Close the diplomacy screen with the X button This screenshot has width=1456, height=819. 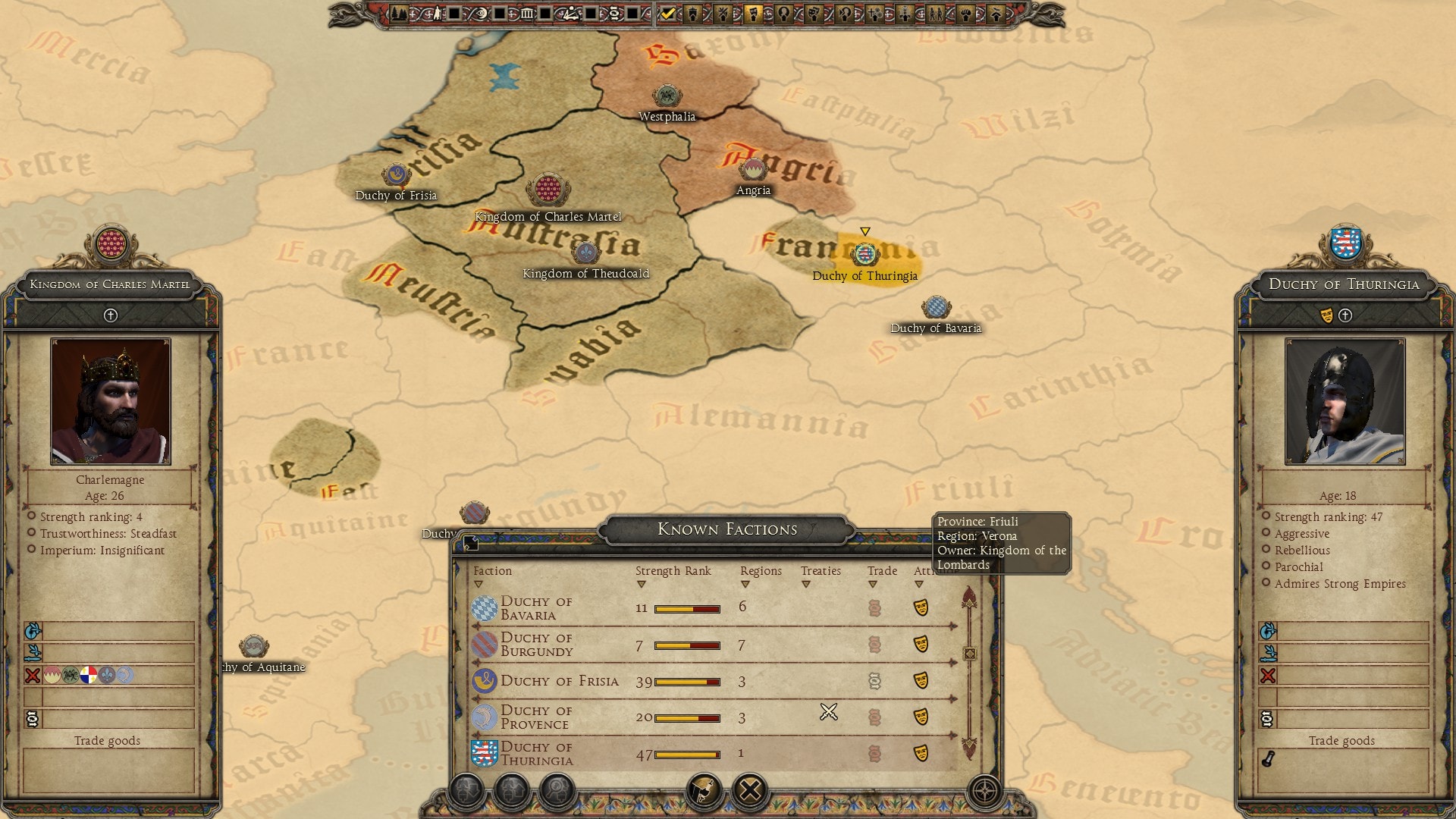tap(750, 791)
